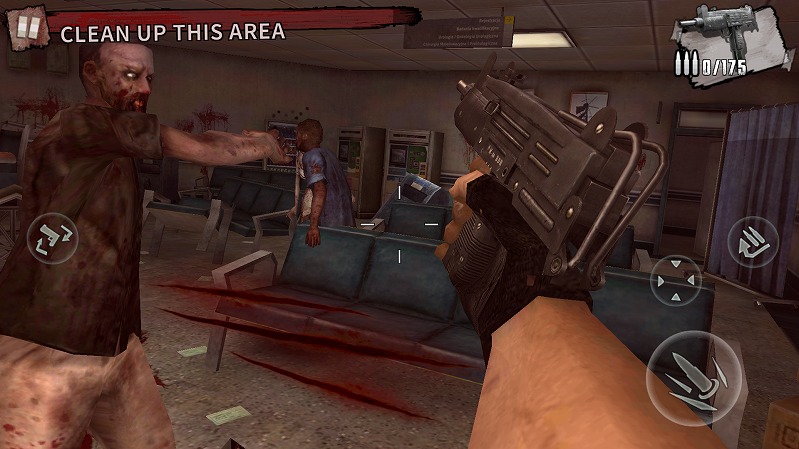Tap the weapon swap button with the pistol icon
The image size is (799, 449).
(x=52, y=239)
